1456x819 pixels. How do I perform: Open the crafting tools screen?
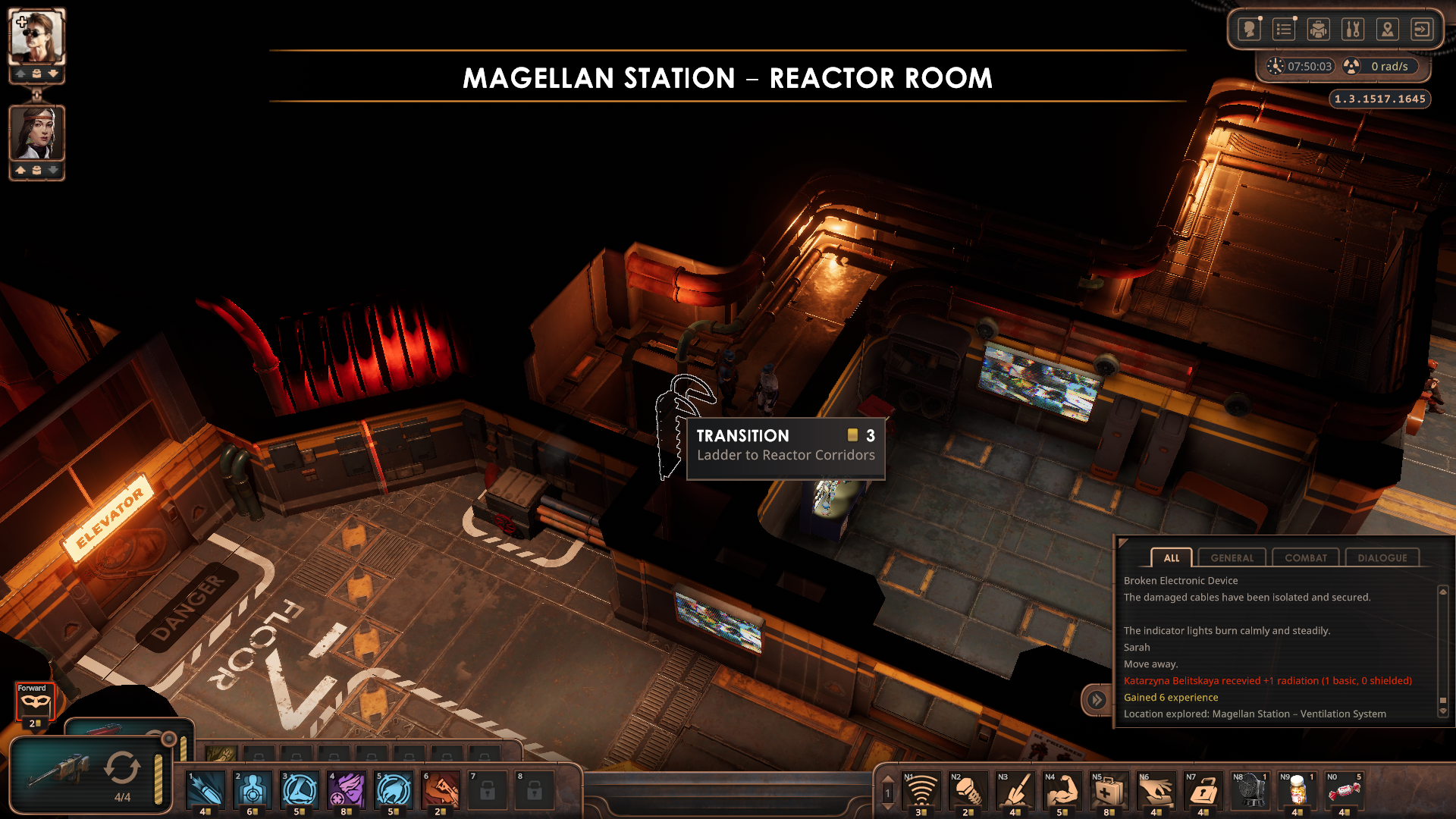1353,30
